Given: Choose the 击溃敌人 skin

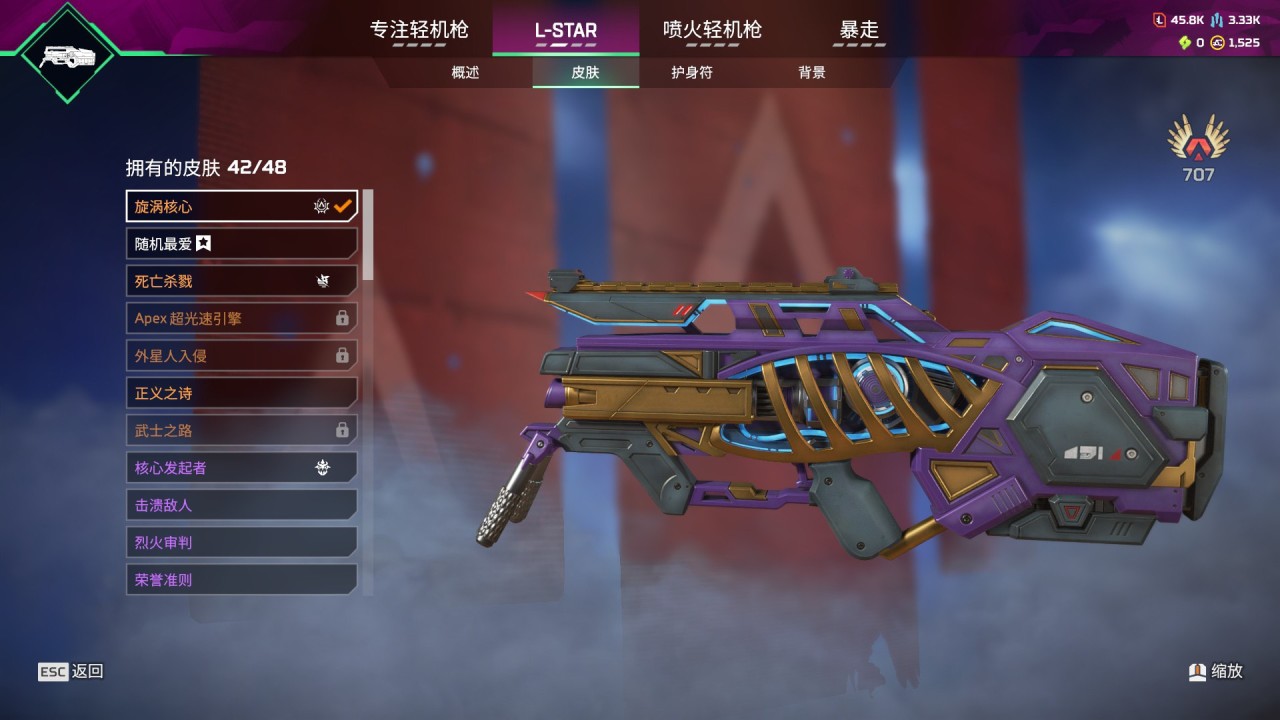Looking at the screenshot, I should pyautogui.click(x=241, y=505).
